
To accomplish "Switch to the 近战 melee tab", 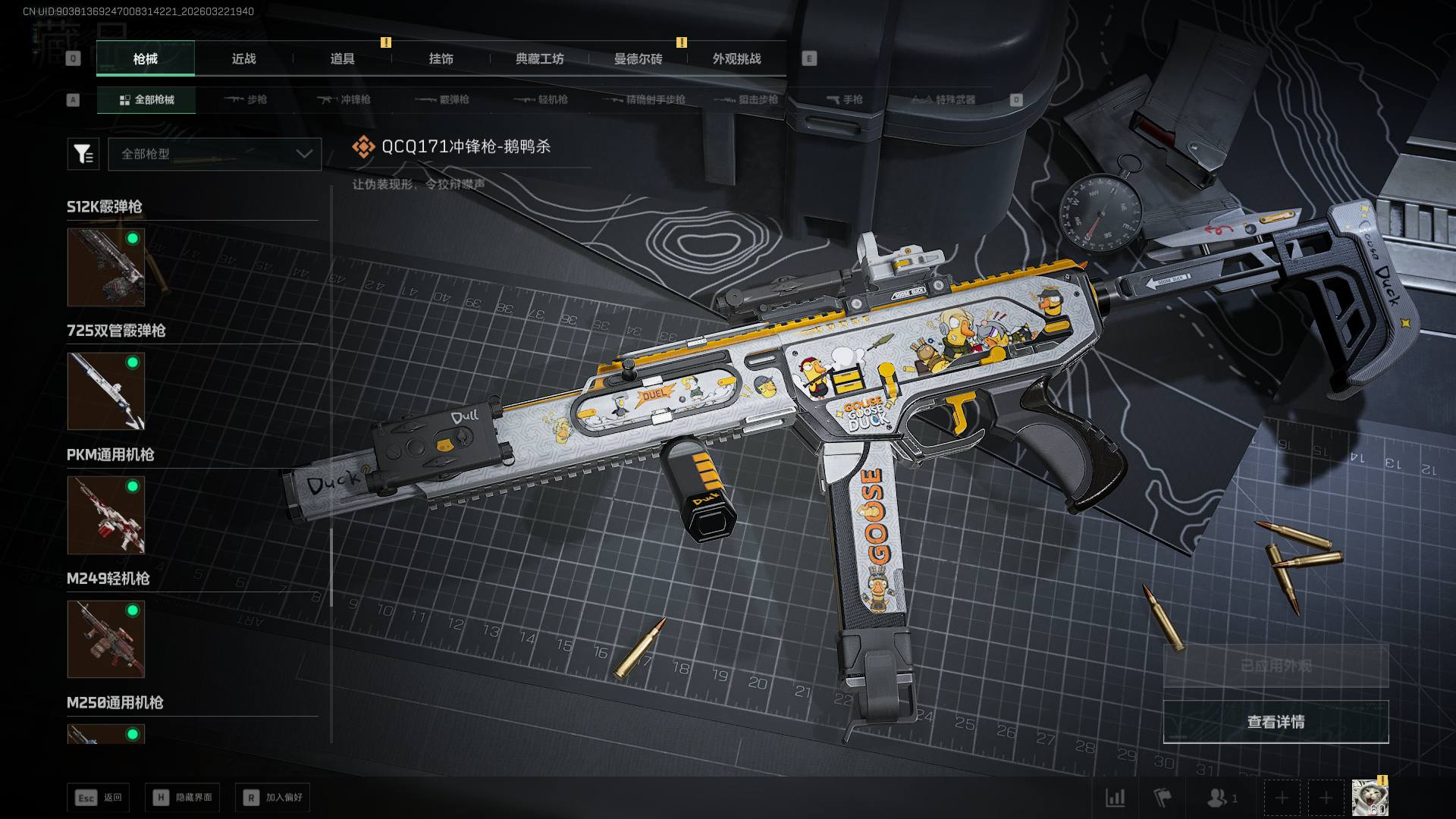I will (243, 58).
